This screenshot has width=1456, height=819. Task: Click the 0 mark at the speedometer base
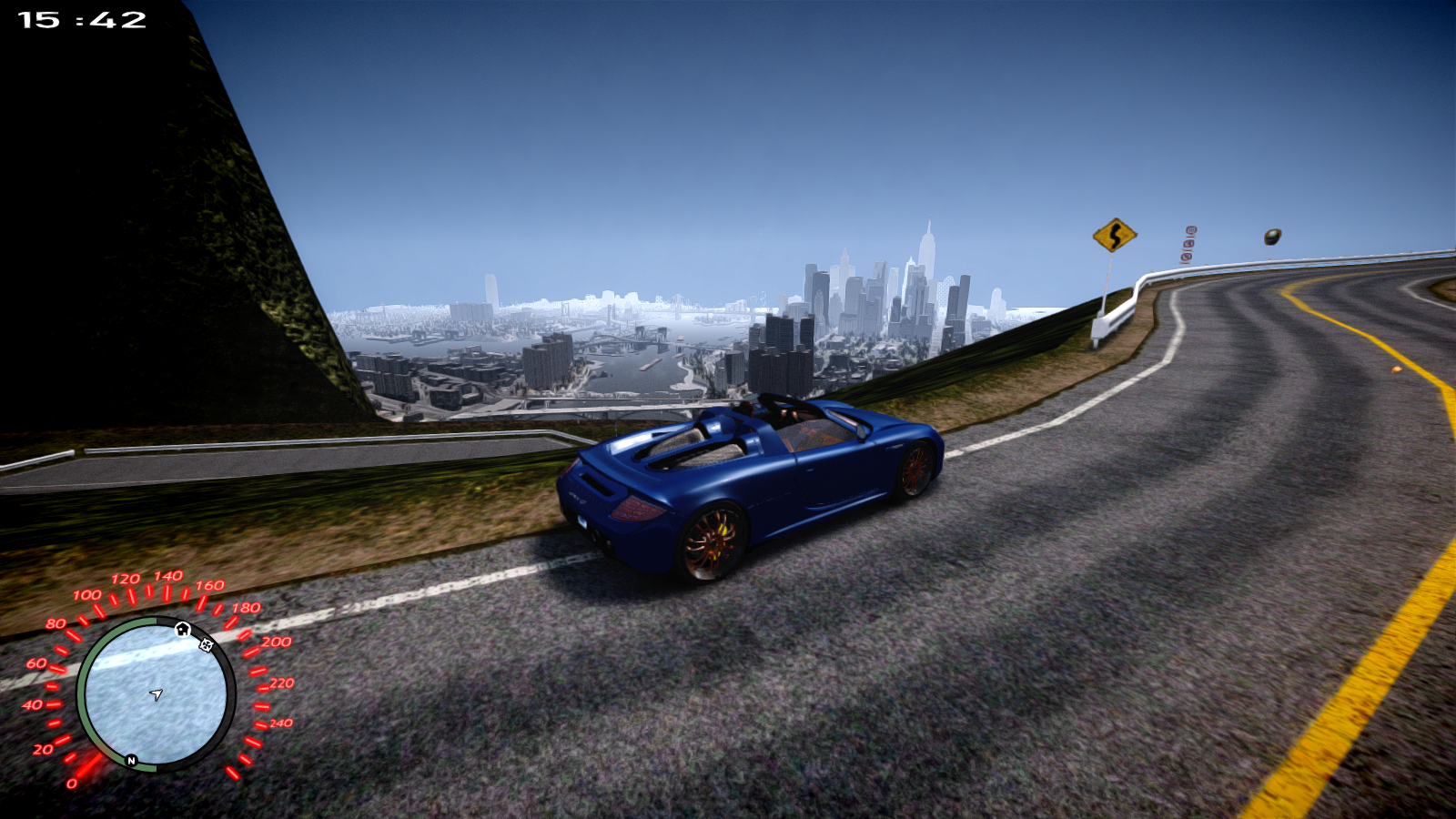click(73, 784)
